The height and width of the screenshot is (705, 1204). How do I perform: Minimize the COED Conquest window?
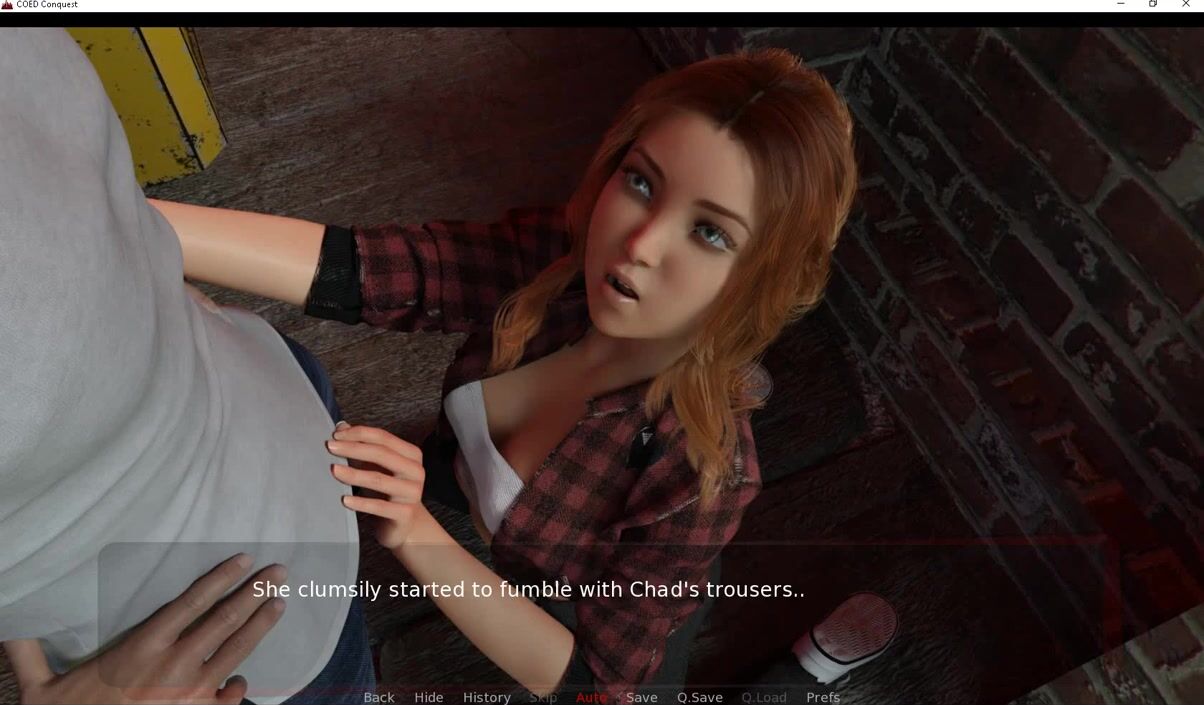pos(1120,5)
